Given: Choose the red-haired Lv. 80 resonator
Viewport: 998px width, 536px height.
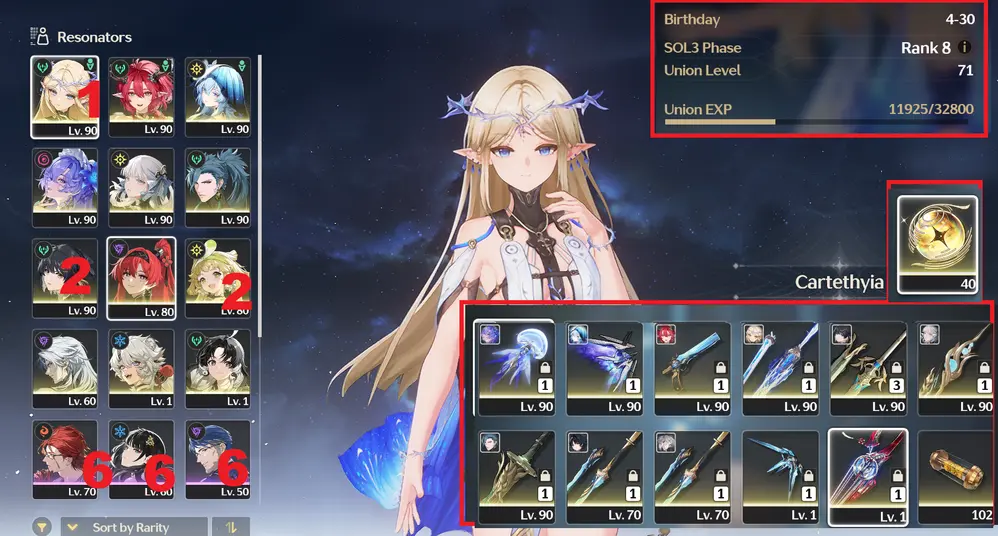Looking at the screenshot, I should click(140, 276).
